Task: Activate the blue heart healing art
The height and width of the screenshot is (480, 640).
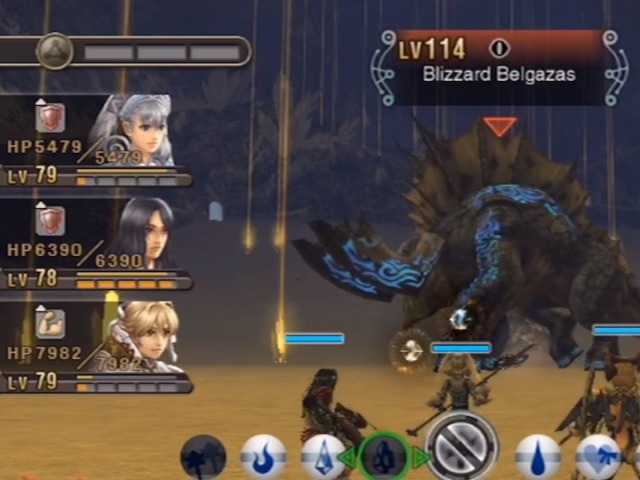Action: point(598,458)
